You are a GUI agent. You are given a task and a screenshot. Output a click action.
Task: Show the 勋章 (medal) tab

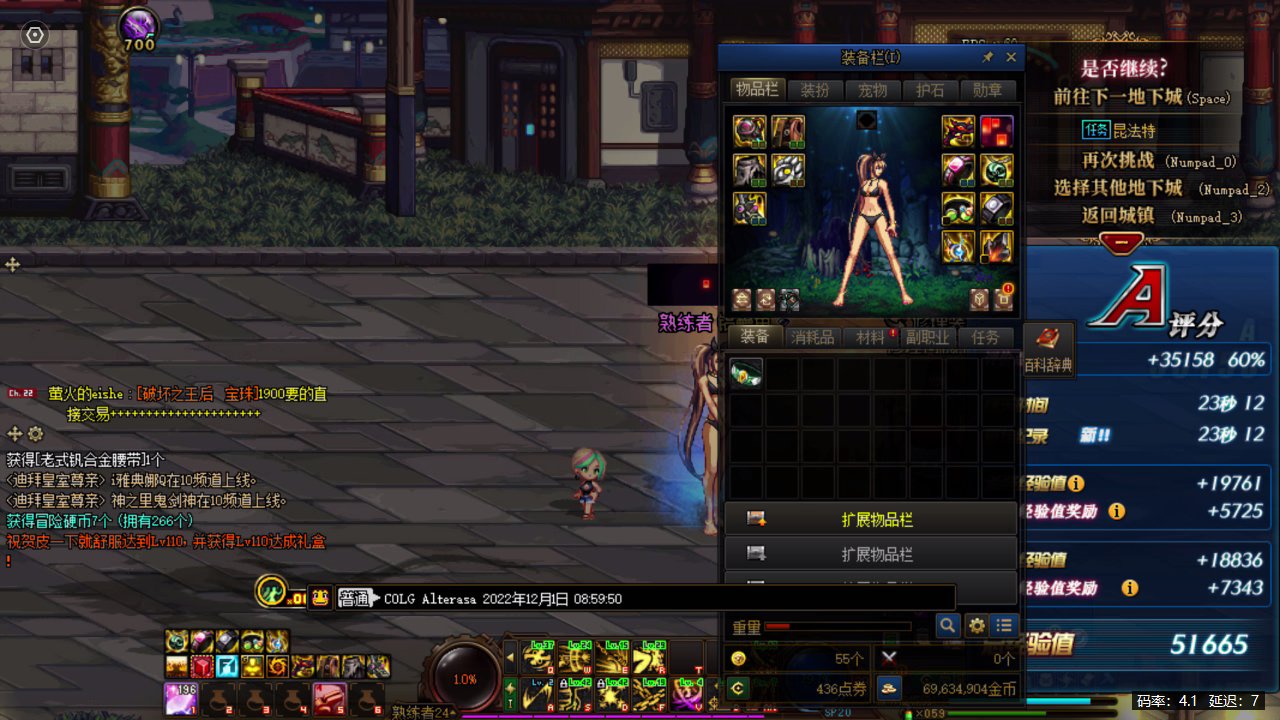[987, 90]
